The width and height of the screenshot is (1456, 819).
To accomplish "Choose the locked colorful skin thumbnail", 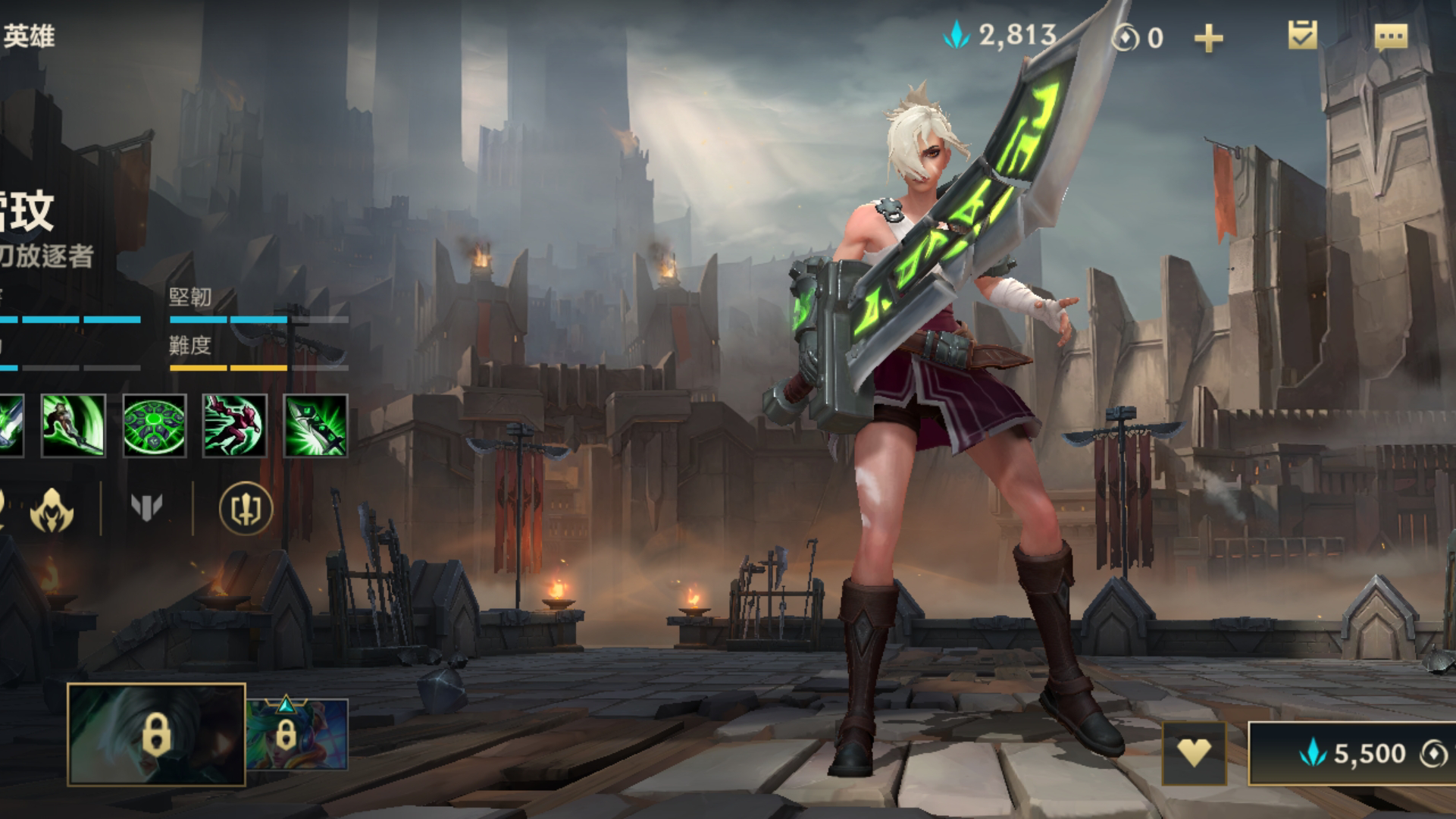I will 297,734.
